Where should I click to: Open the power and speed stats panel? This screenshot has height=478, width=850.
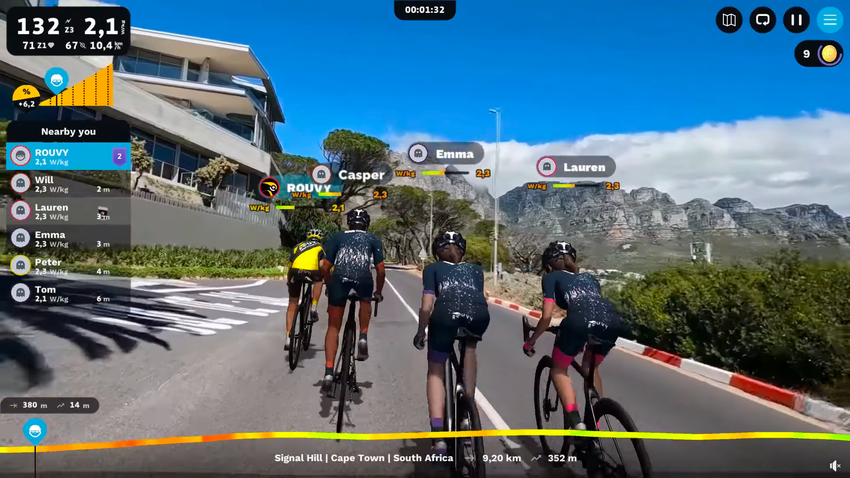[x=68, y=31]
